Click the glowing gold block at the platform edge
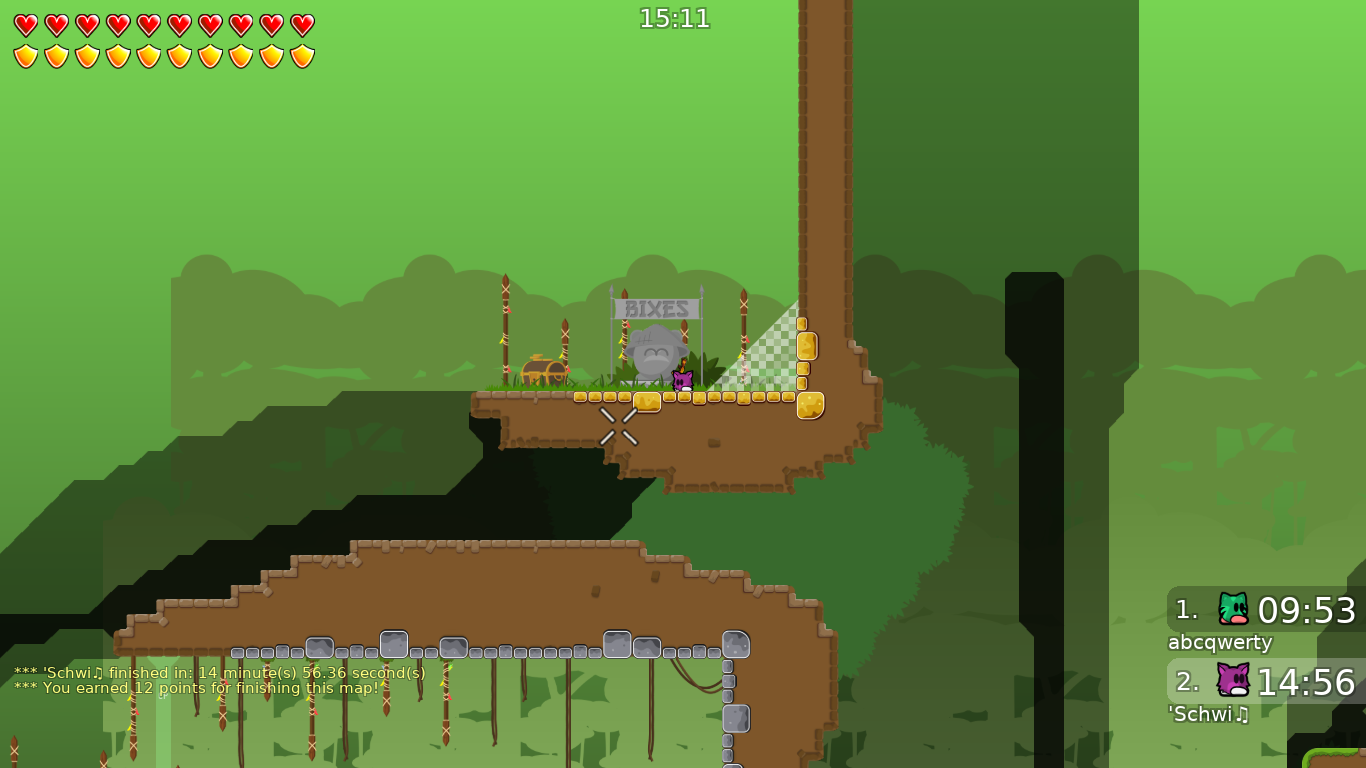Image resolution: width=1366 pixels, height=768 pixels. (812, 403)
